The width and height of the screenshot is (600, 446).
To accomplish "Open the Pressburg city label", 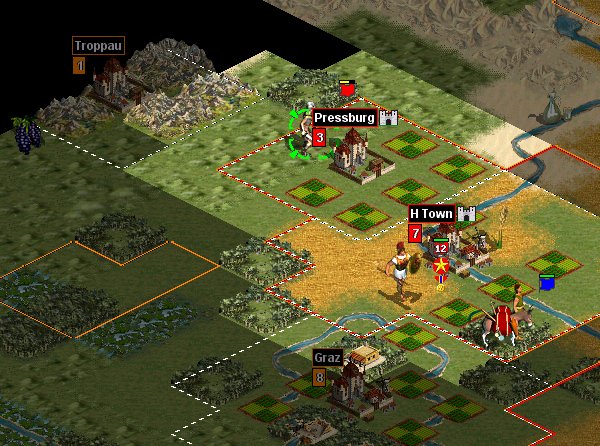I will pos(343,118).
